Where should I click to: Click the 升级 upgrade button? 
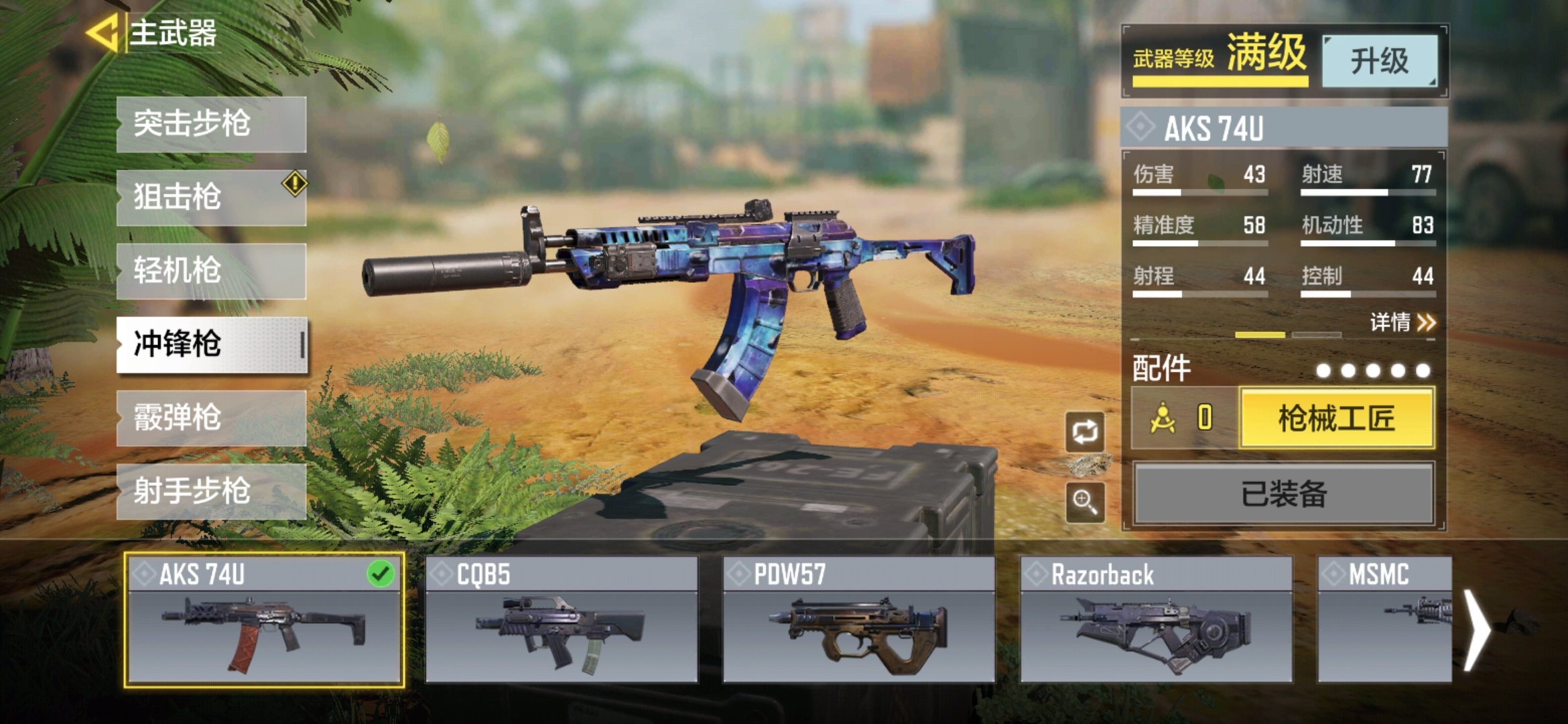(x=1379, y=61)
